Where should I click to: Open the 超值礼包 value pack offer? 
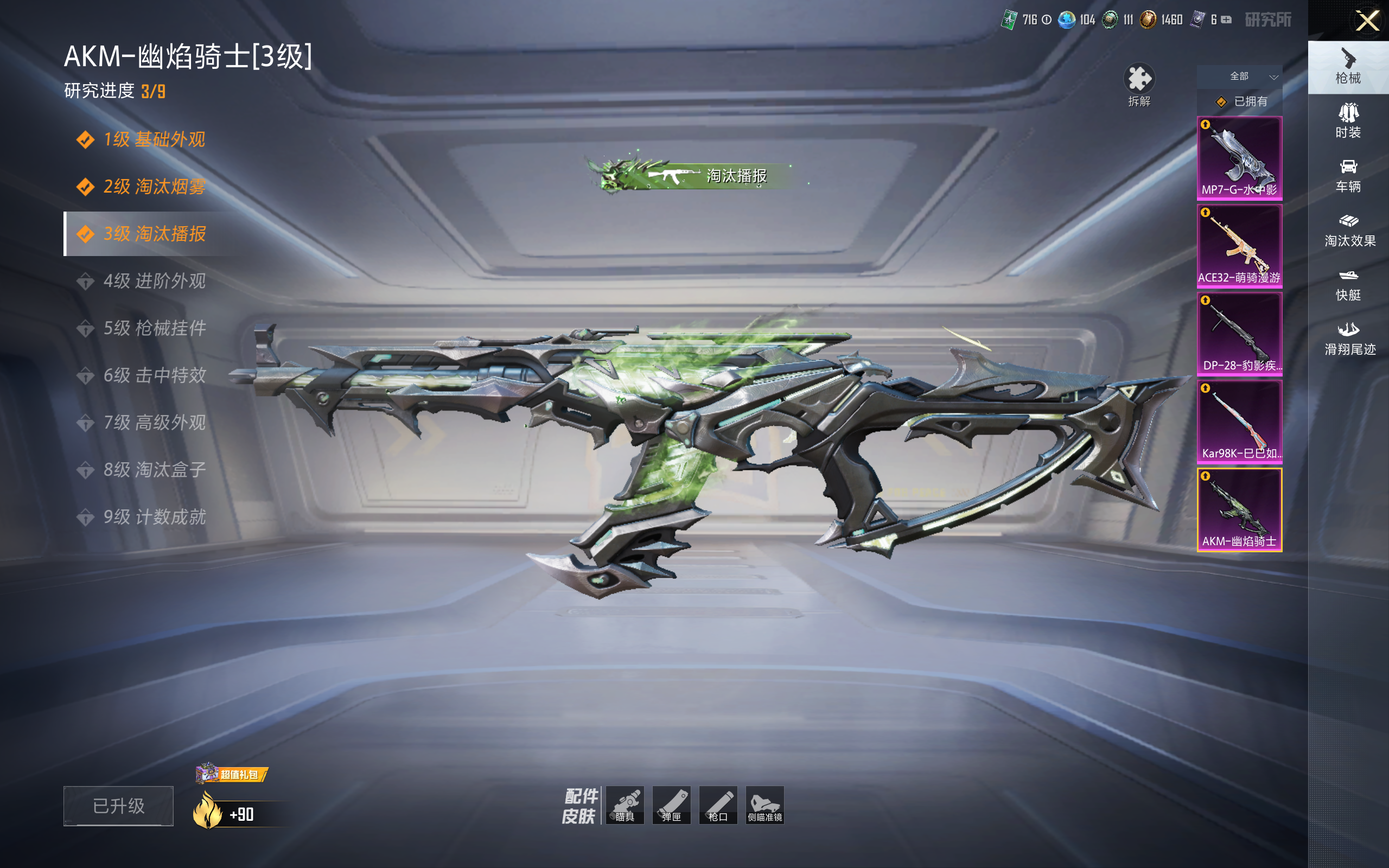(231, 775)
